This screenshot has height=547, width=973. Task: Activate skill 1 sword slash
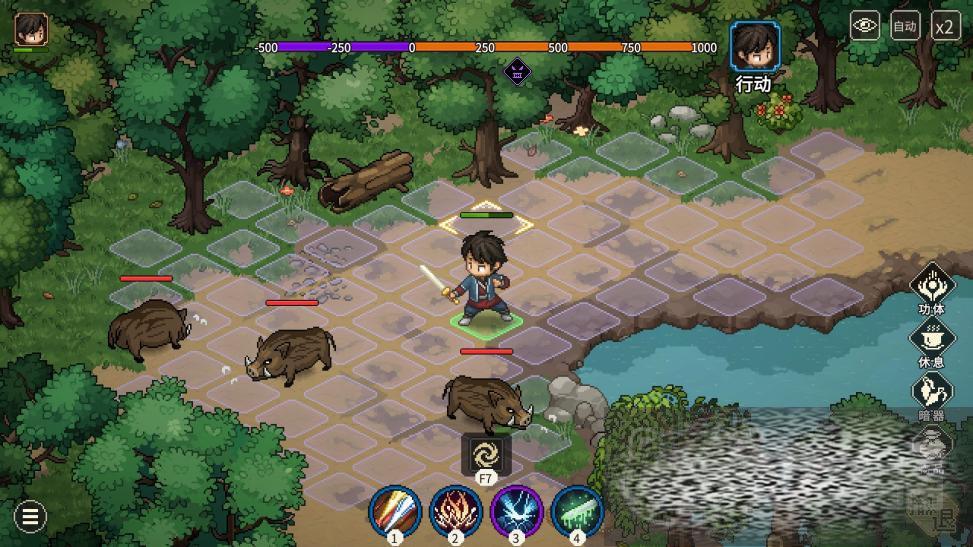(394, 511)
